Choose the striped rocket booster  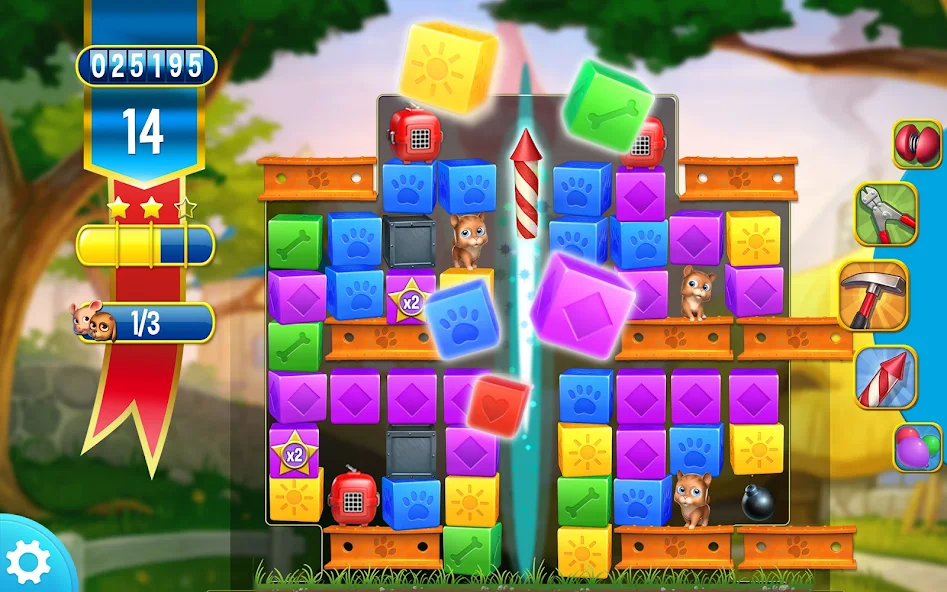(884, 377)
